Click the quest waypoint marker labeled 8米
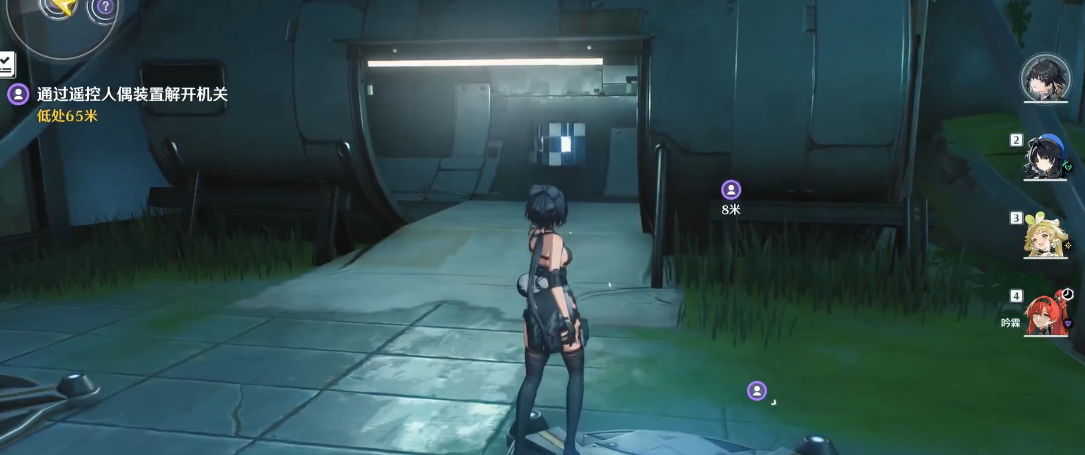 [x=731, y=189]
